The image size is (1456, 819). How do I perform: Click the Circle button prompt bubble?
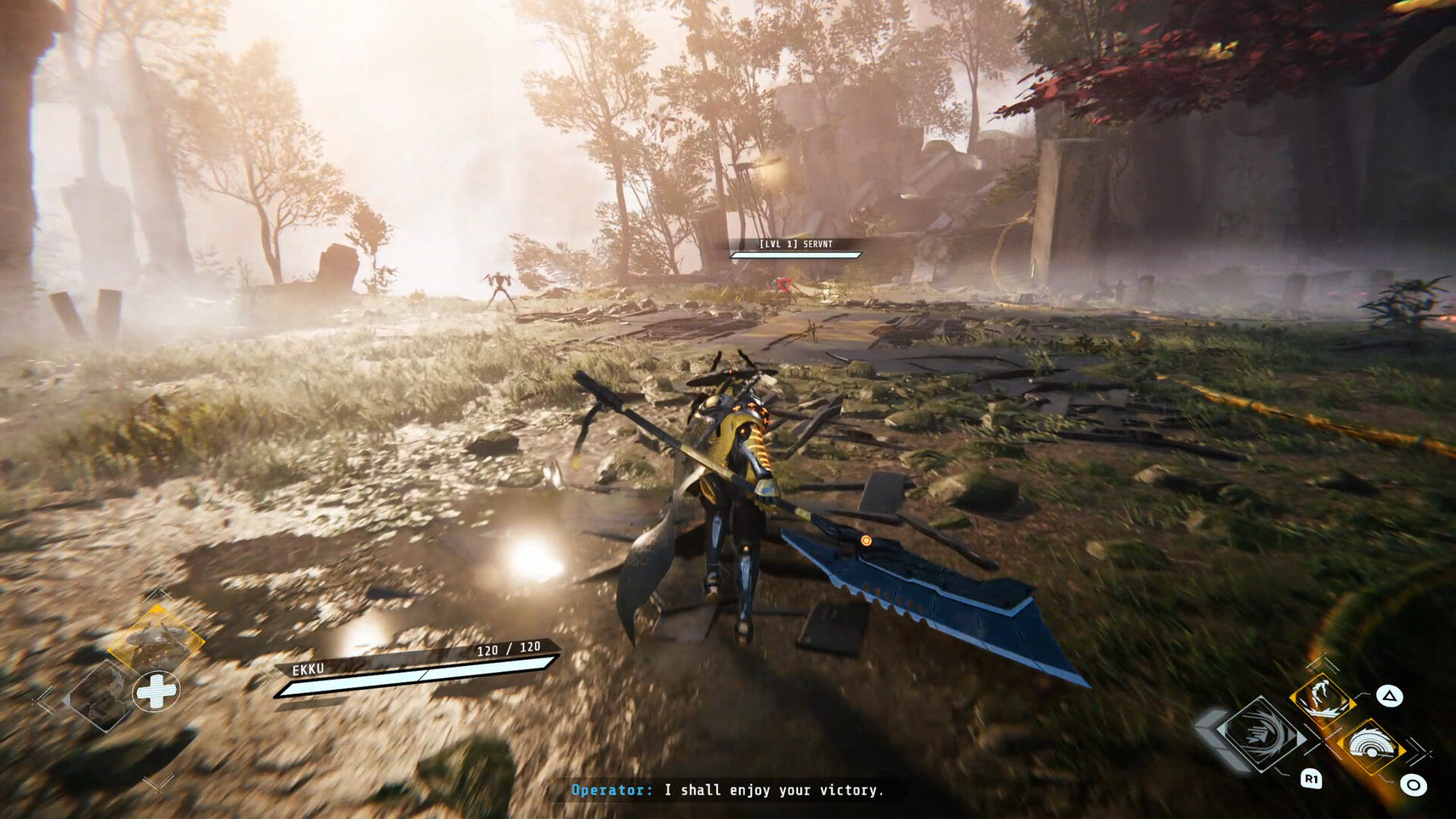pyautogui.click(x=1413, y=784)
